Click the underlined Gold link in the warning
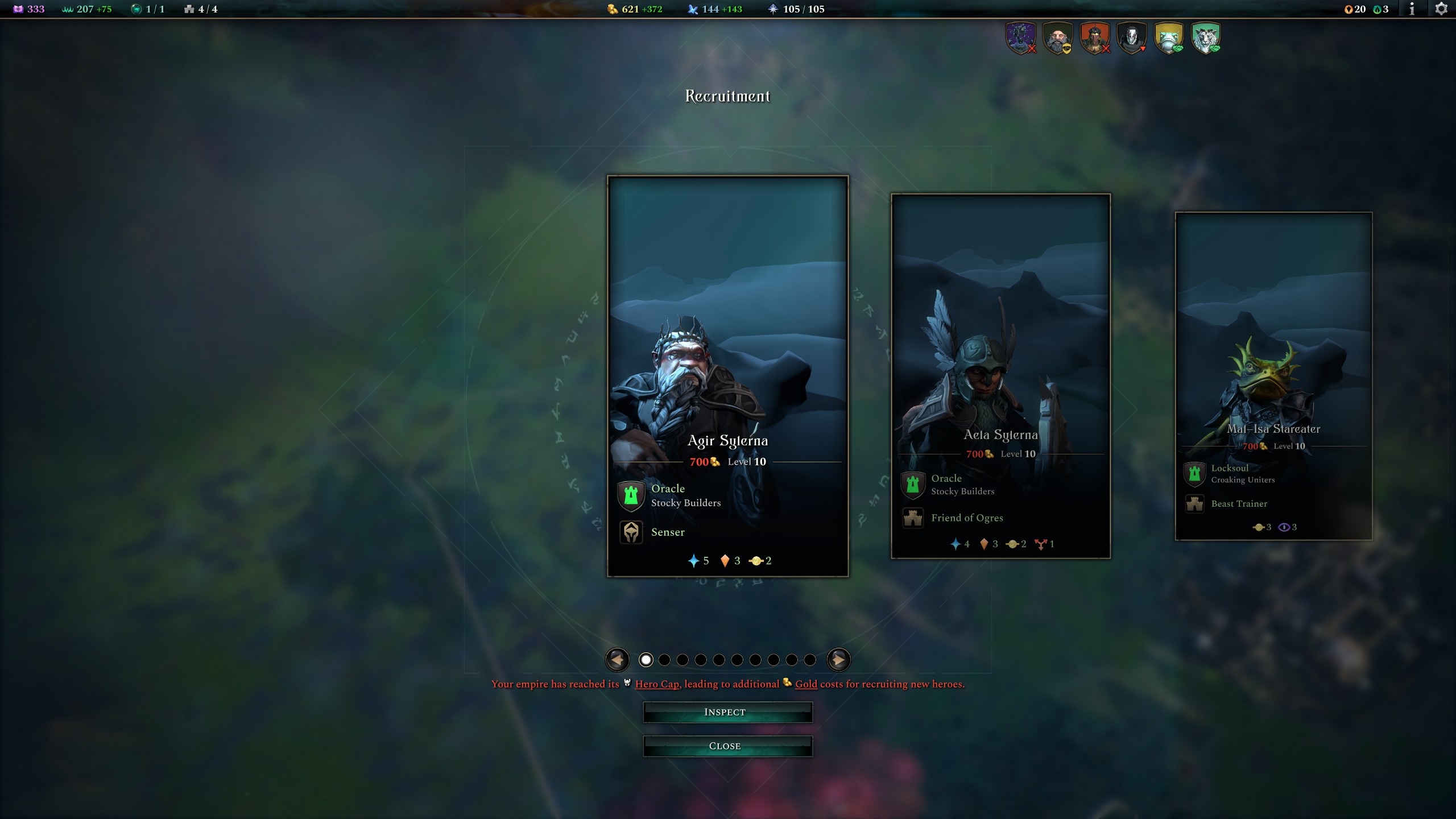Image resolution: width=1456 pixels, height=819 pixels. point(806,684)
